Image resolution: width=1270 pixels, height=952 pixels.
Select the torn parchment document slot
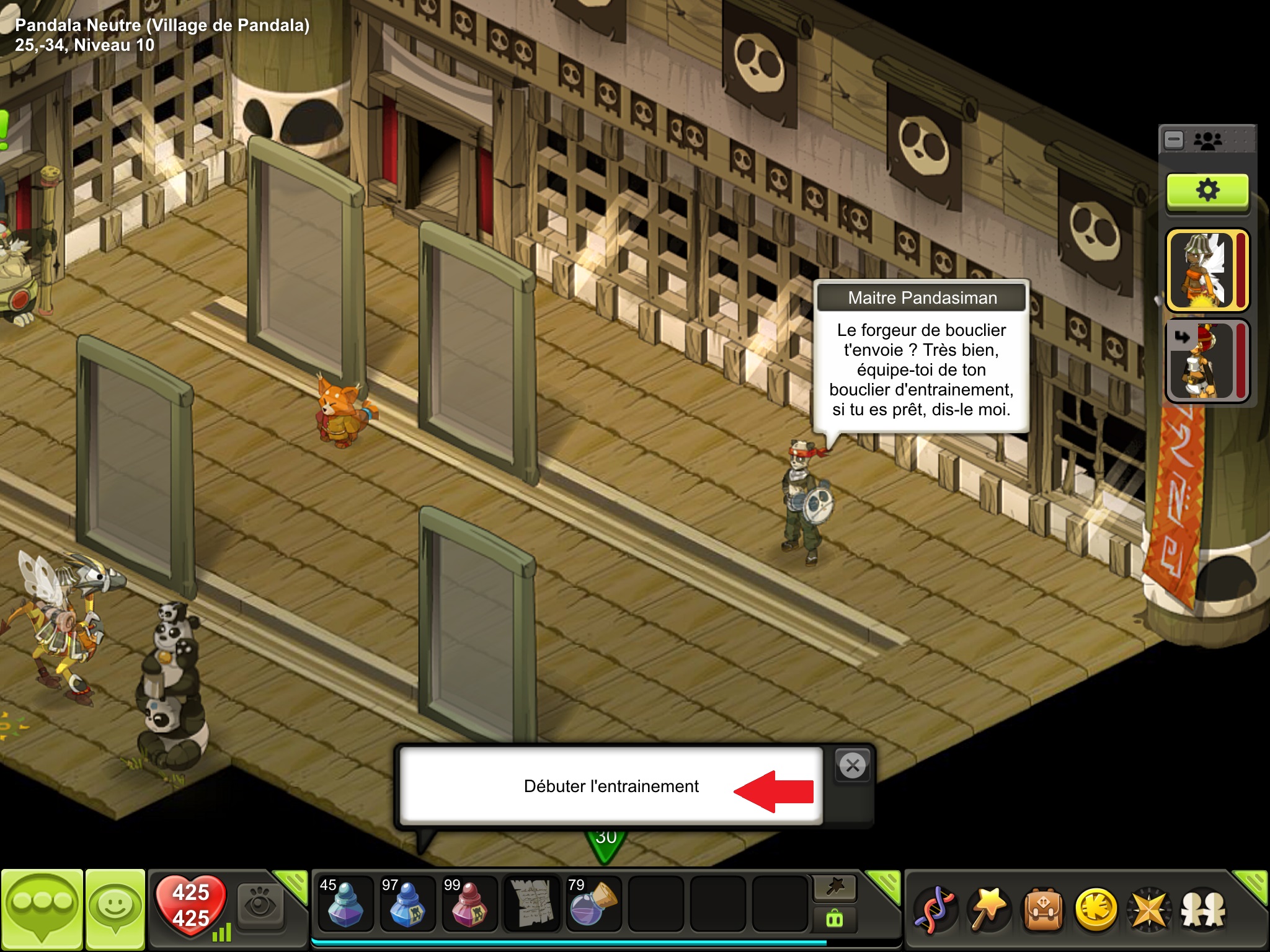coord(531,904)
